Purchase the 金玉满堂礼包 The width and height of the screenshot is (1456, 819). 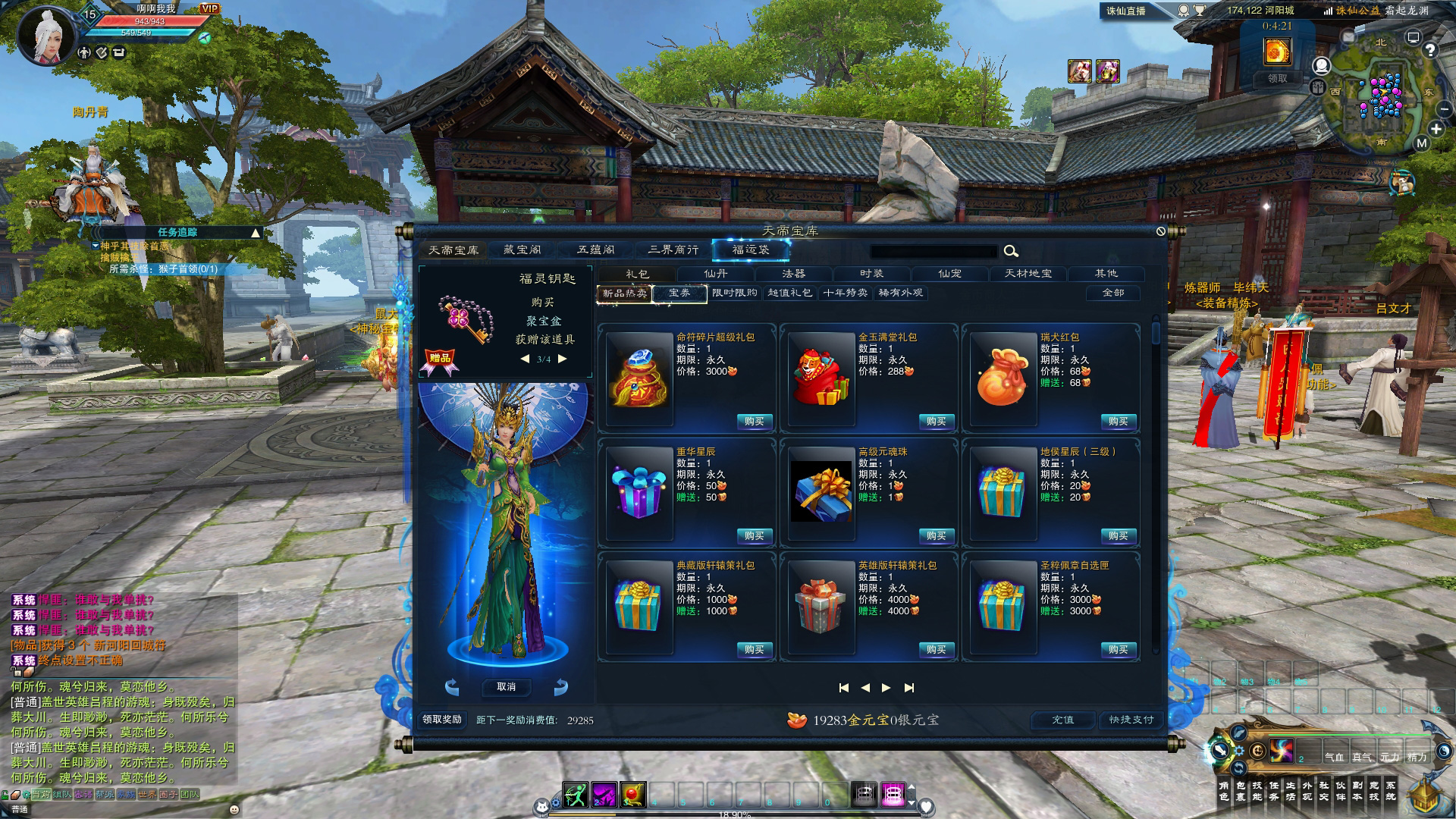click(936, 422)
